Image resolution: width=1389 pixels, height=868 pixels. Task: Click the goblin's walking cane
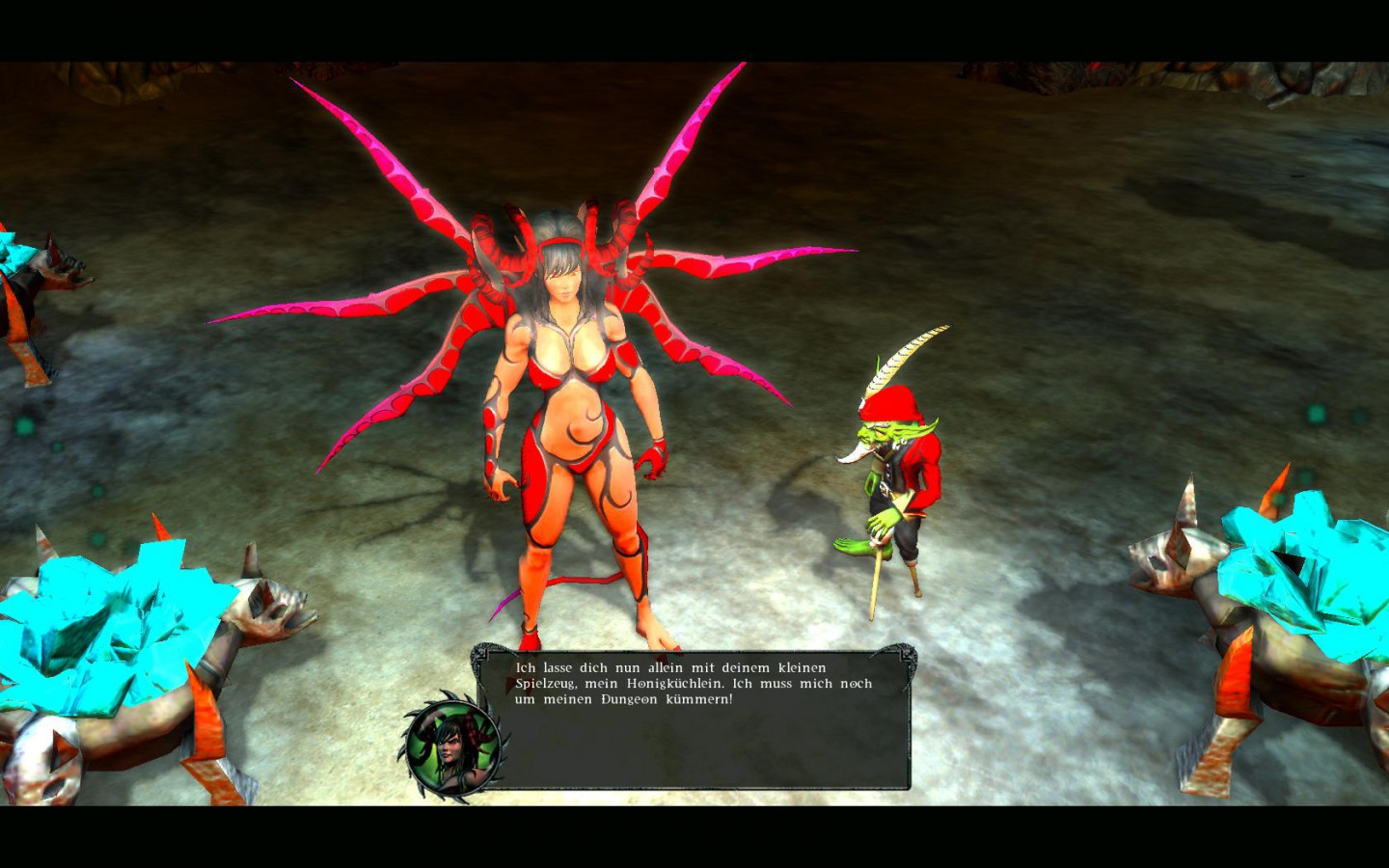point(876,579)
